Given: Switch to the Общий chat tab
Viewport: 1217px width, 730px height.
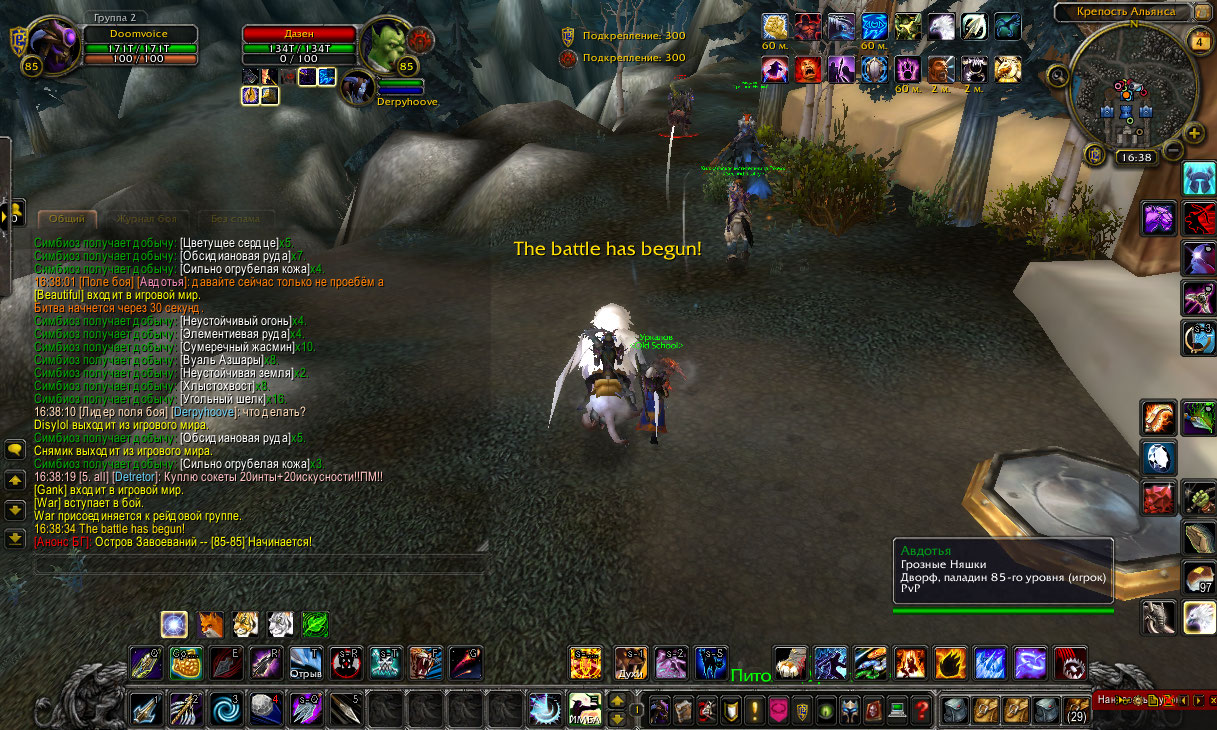Looking at the screenshot, I should (x=67, y=219).
